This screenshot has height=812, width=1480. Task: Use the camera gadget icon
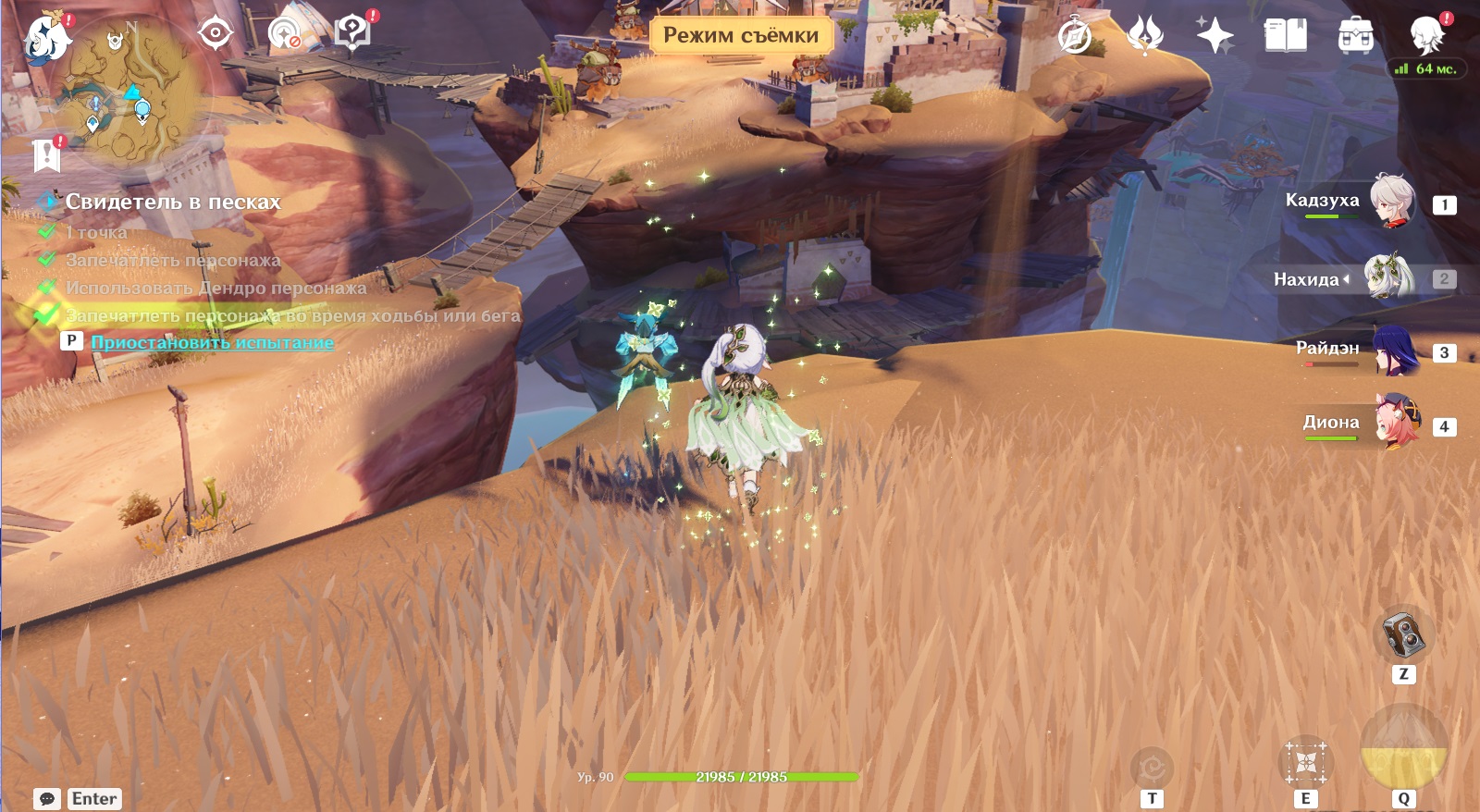click(x=1403, y=634)
